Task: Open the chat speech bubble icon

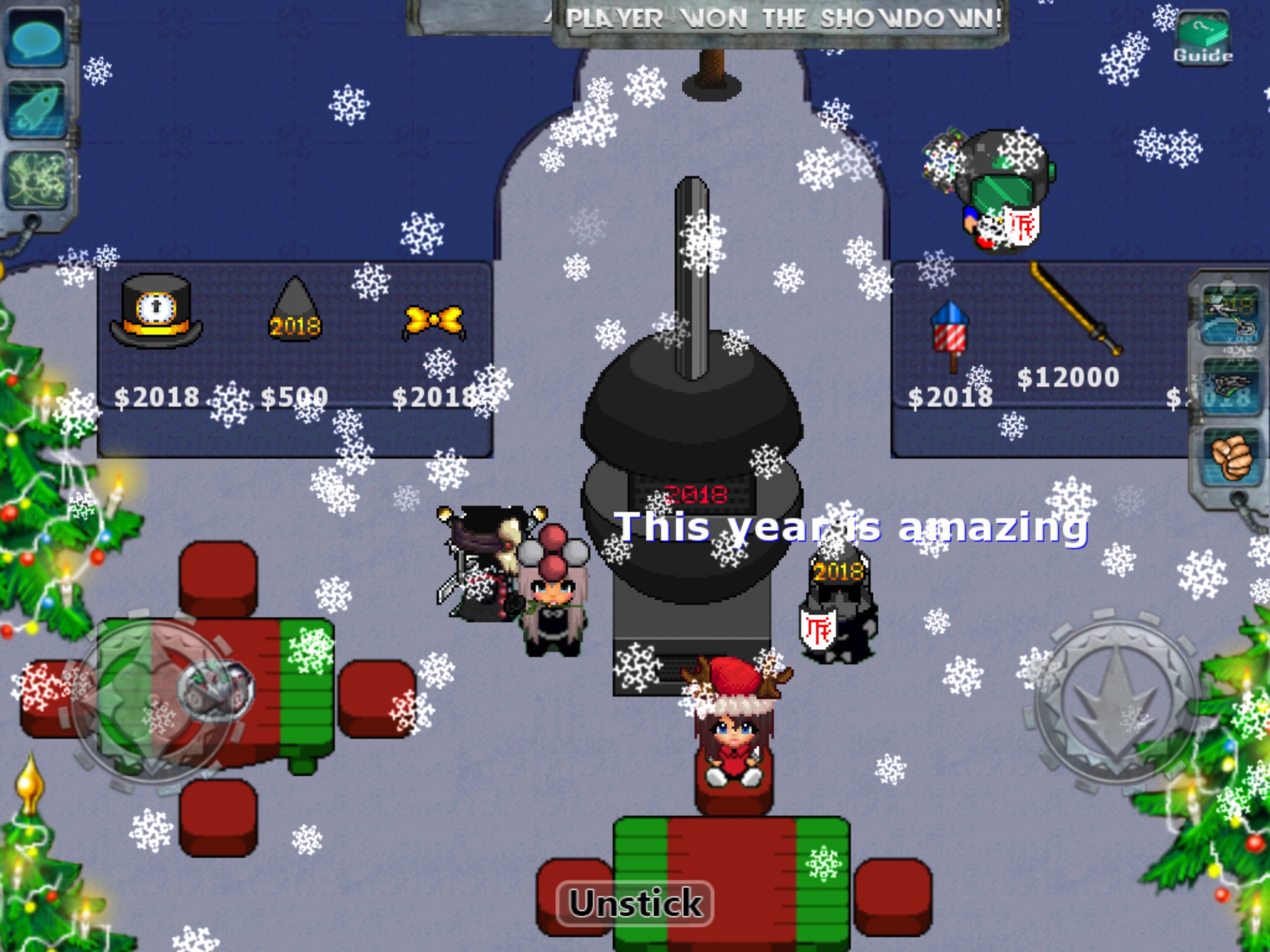Action: (37, 38)
